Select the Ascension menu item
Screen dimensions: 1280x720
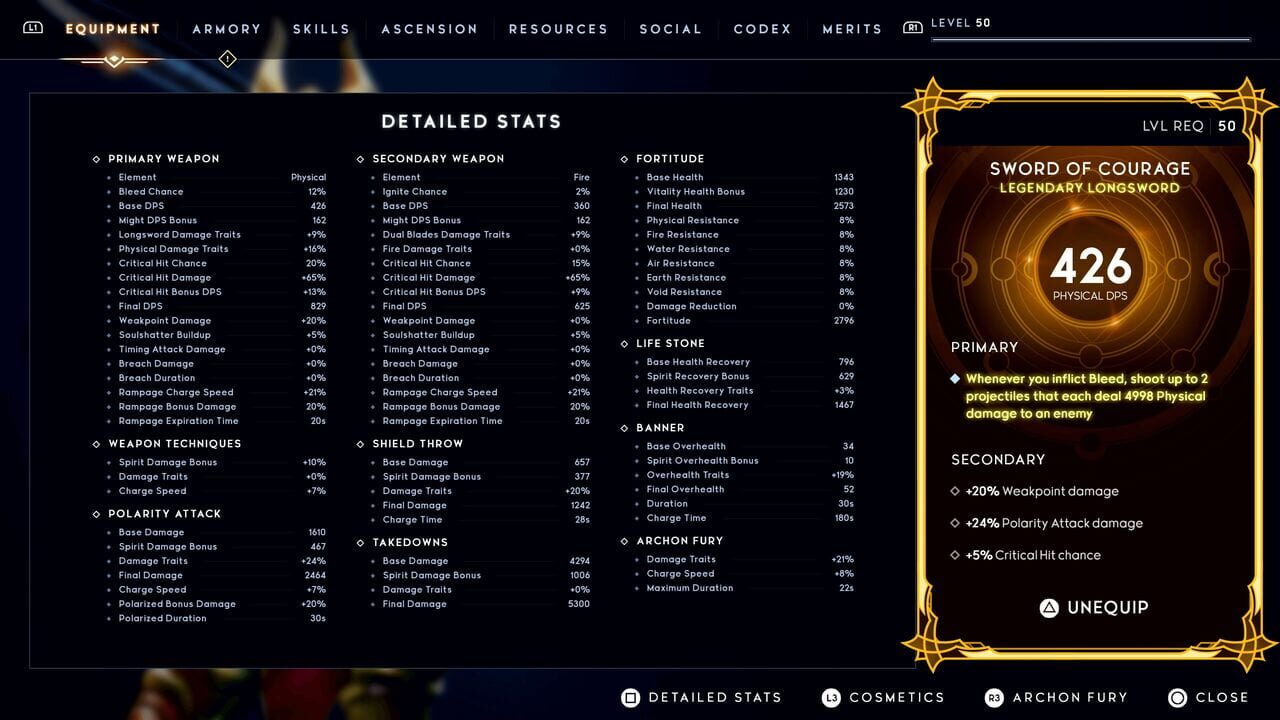tap(429, 29)
